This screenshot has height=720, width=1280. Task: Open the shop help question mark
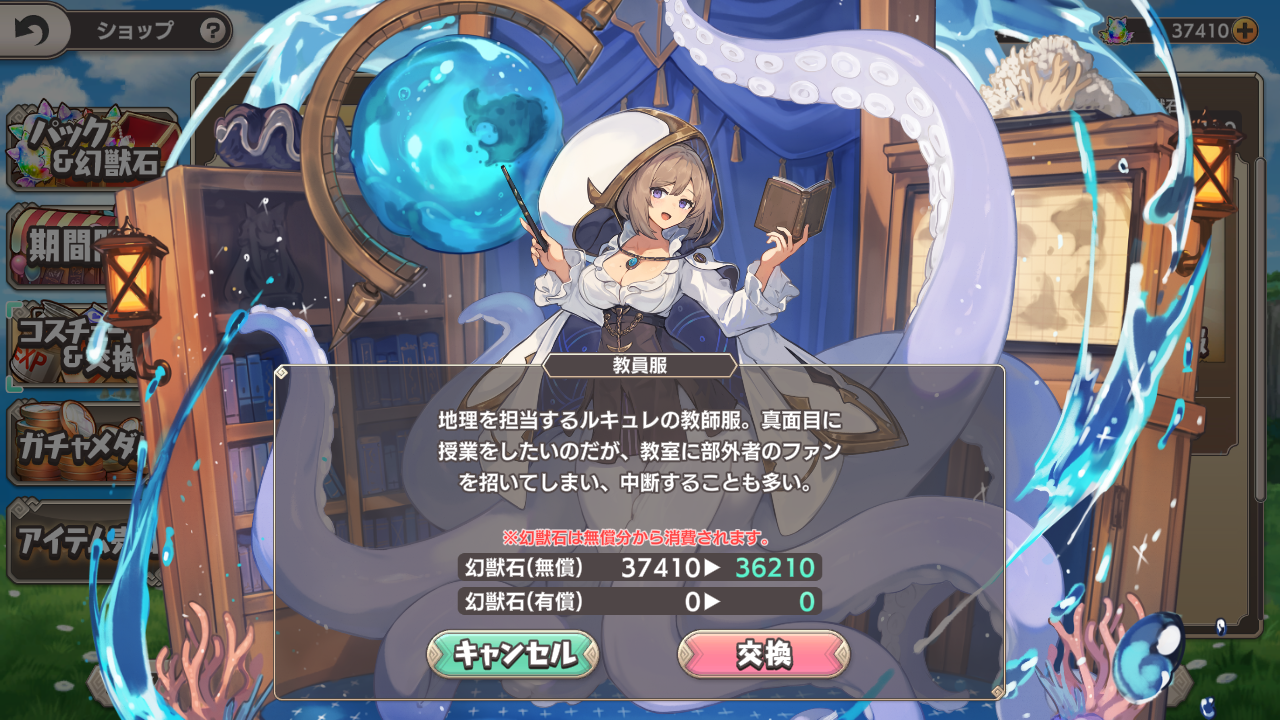(212, 31)
